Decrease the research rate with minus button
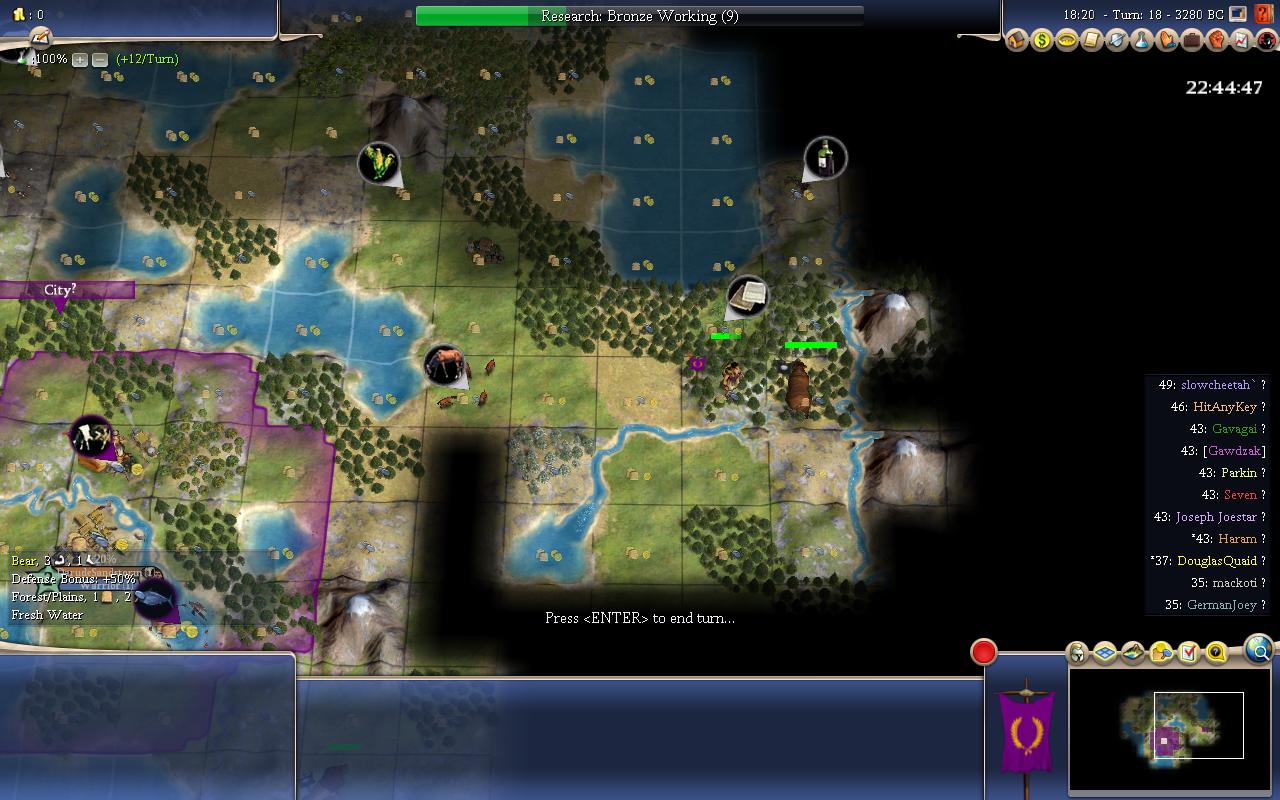Image resolution: width=1280 pixels, height=800 pixels. tap(100, 60)
